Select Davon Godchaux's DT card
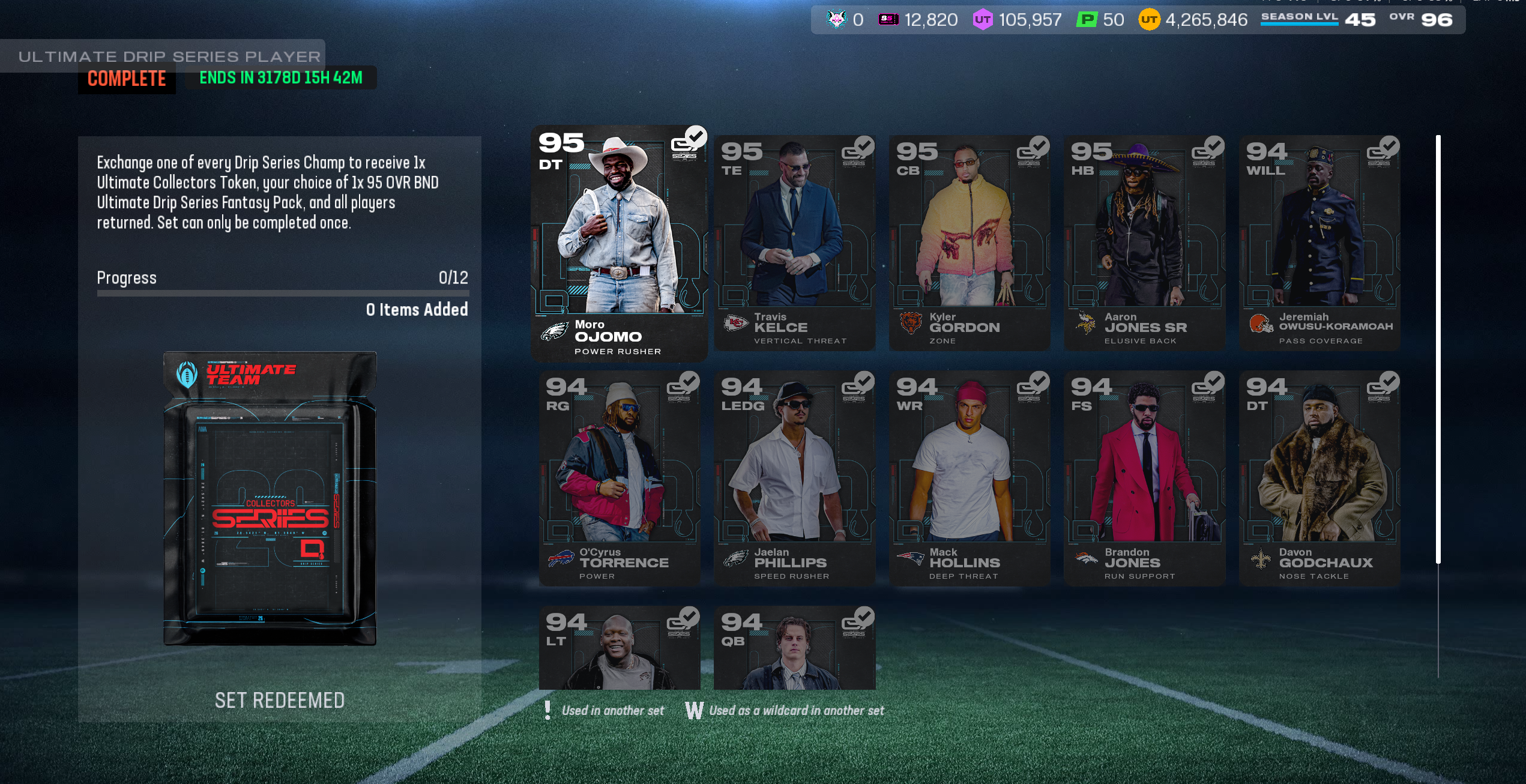This screenshot has width=1526, height=784. point(1319,478)
